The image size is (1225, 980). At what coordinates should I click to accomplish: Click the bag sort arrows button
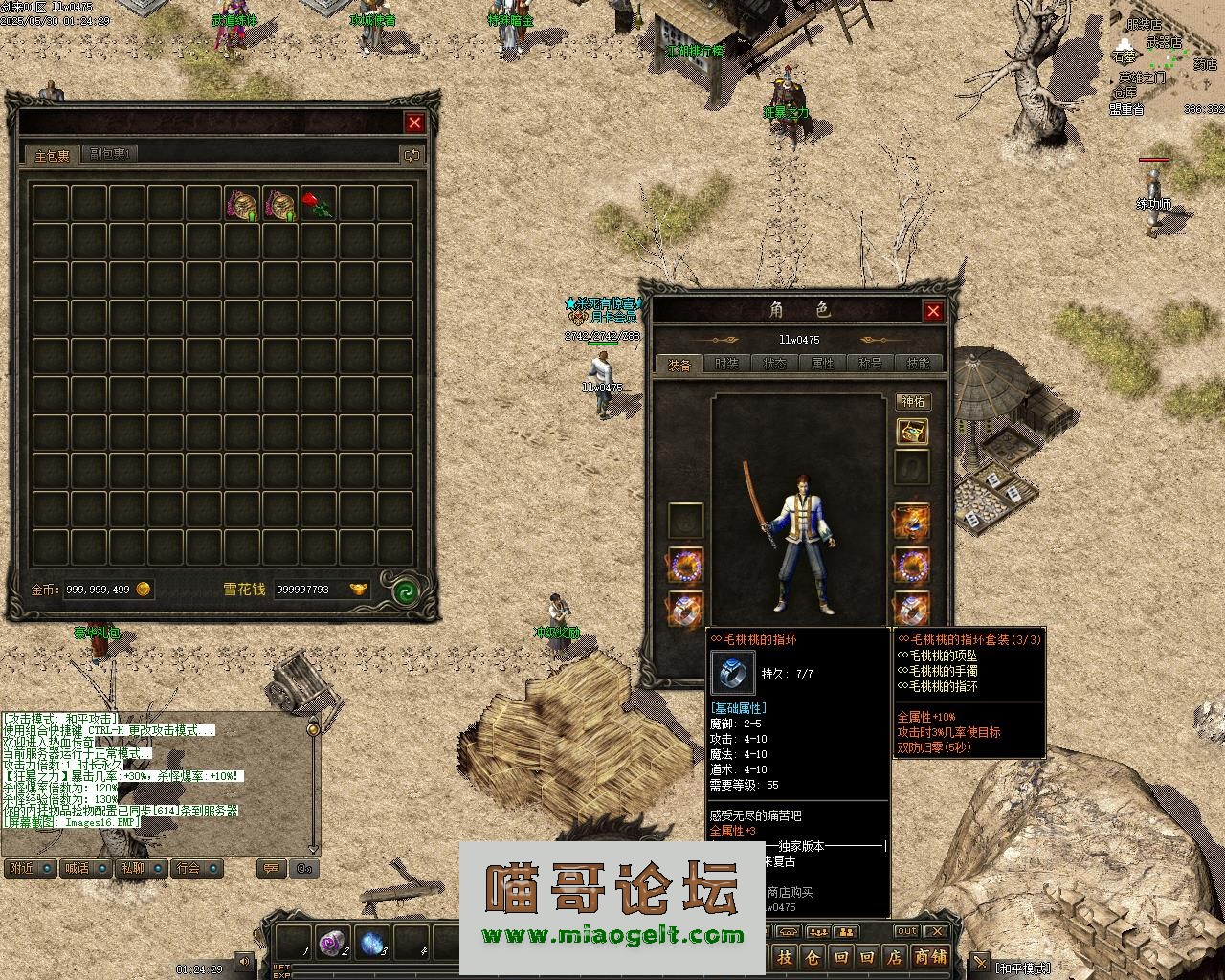[412, 154]
